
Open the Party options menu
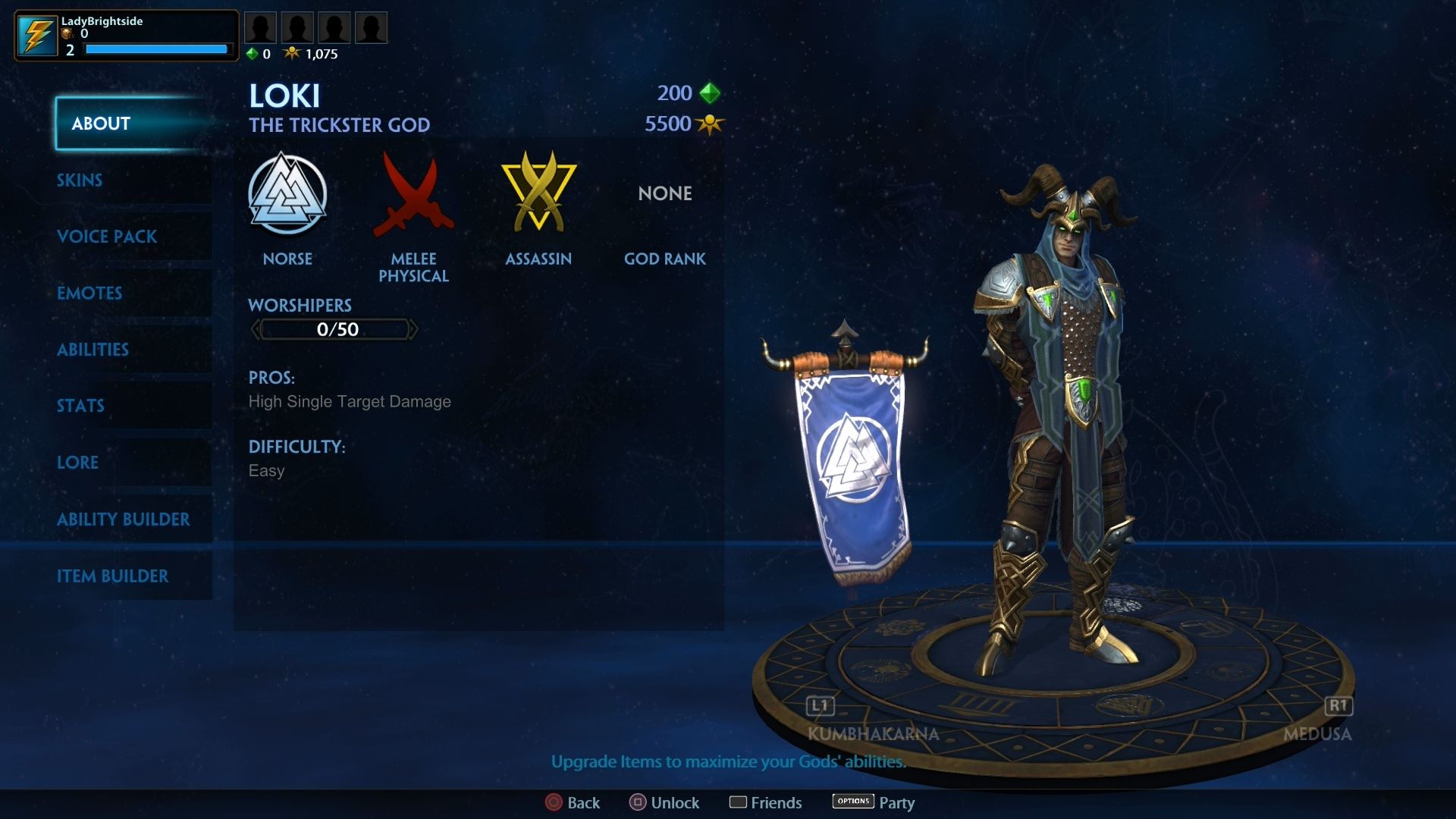point(852,802)
